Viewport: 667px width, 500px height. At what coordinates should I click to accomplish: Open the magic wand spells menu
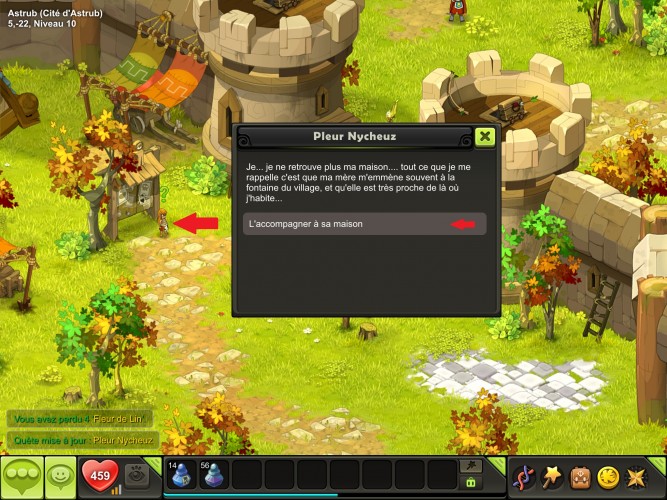552,476
